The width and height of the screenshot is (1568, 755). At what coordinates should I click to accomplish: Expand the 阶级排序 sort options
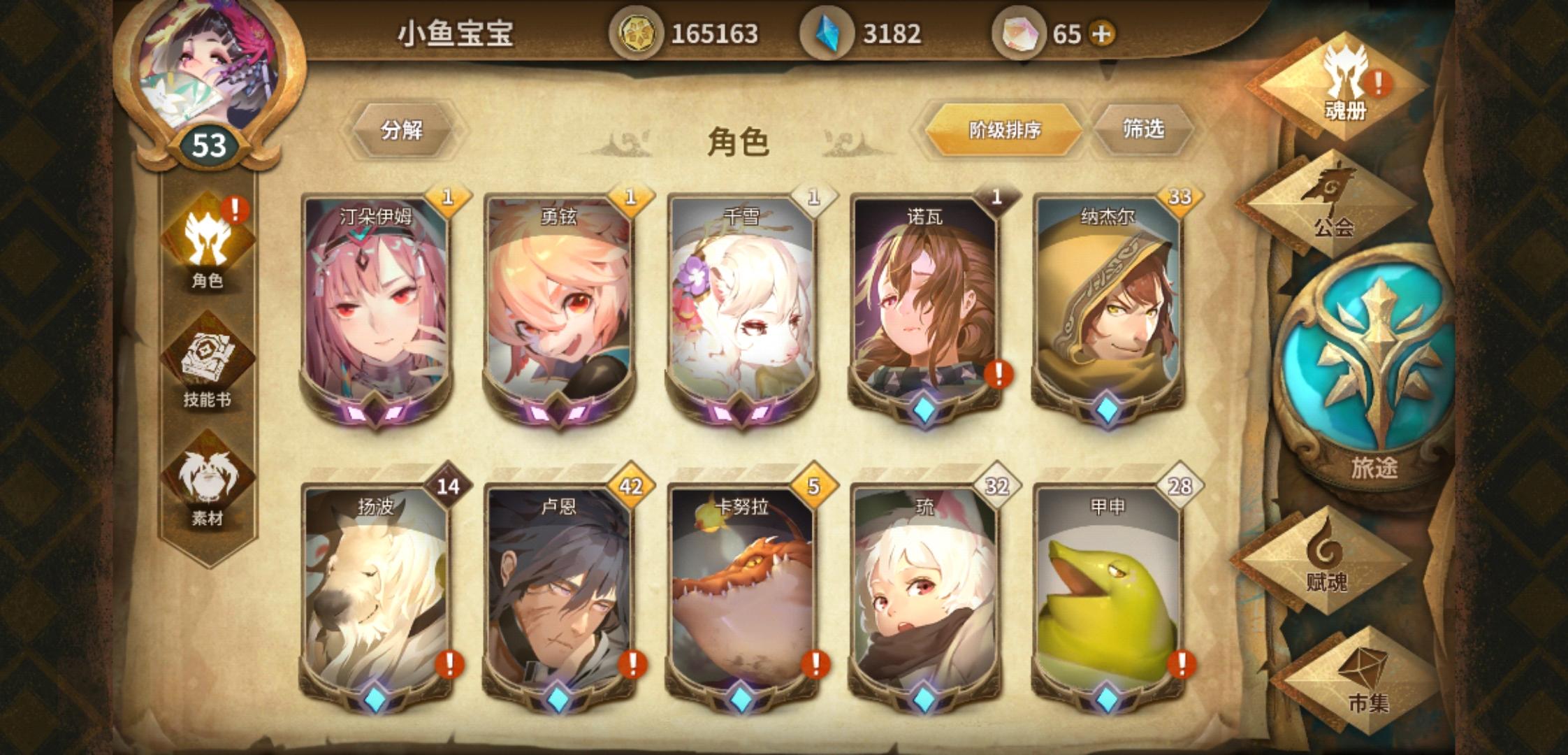pyautogui.click(x=1003, y=130)
